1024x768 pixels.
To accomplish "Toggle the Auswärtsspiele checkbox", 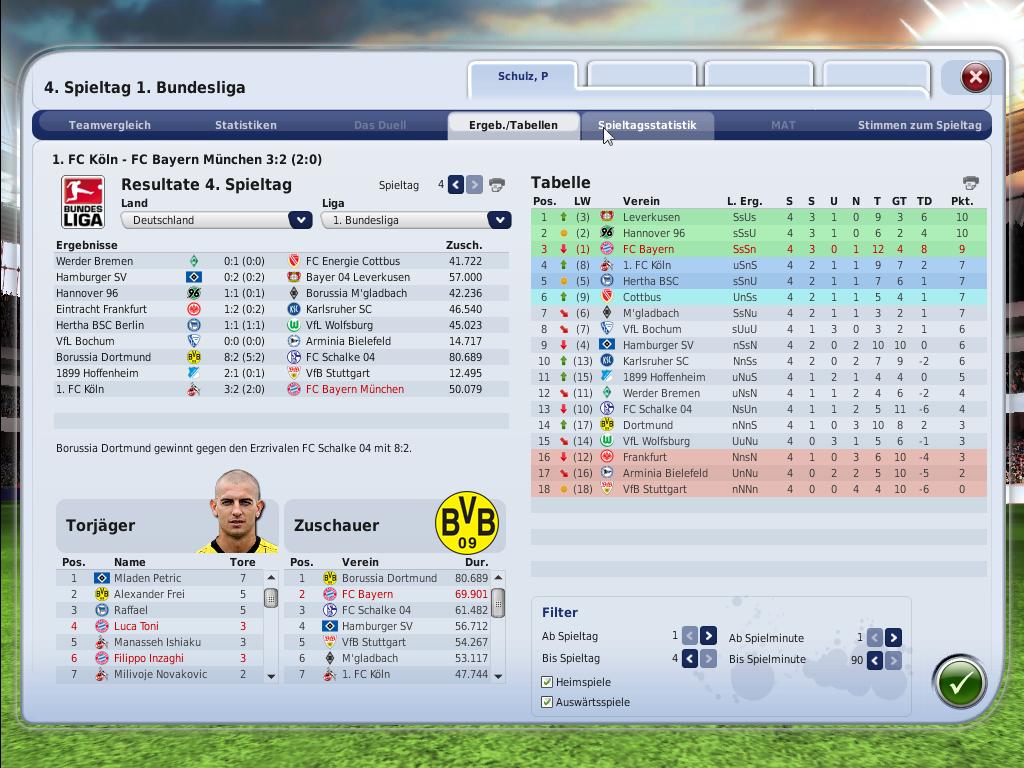I will tap(547, 702).
